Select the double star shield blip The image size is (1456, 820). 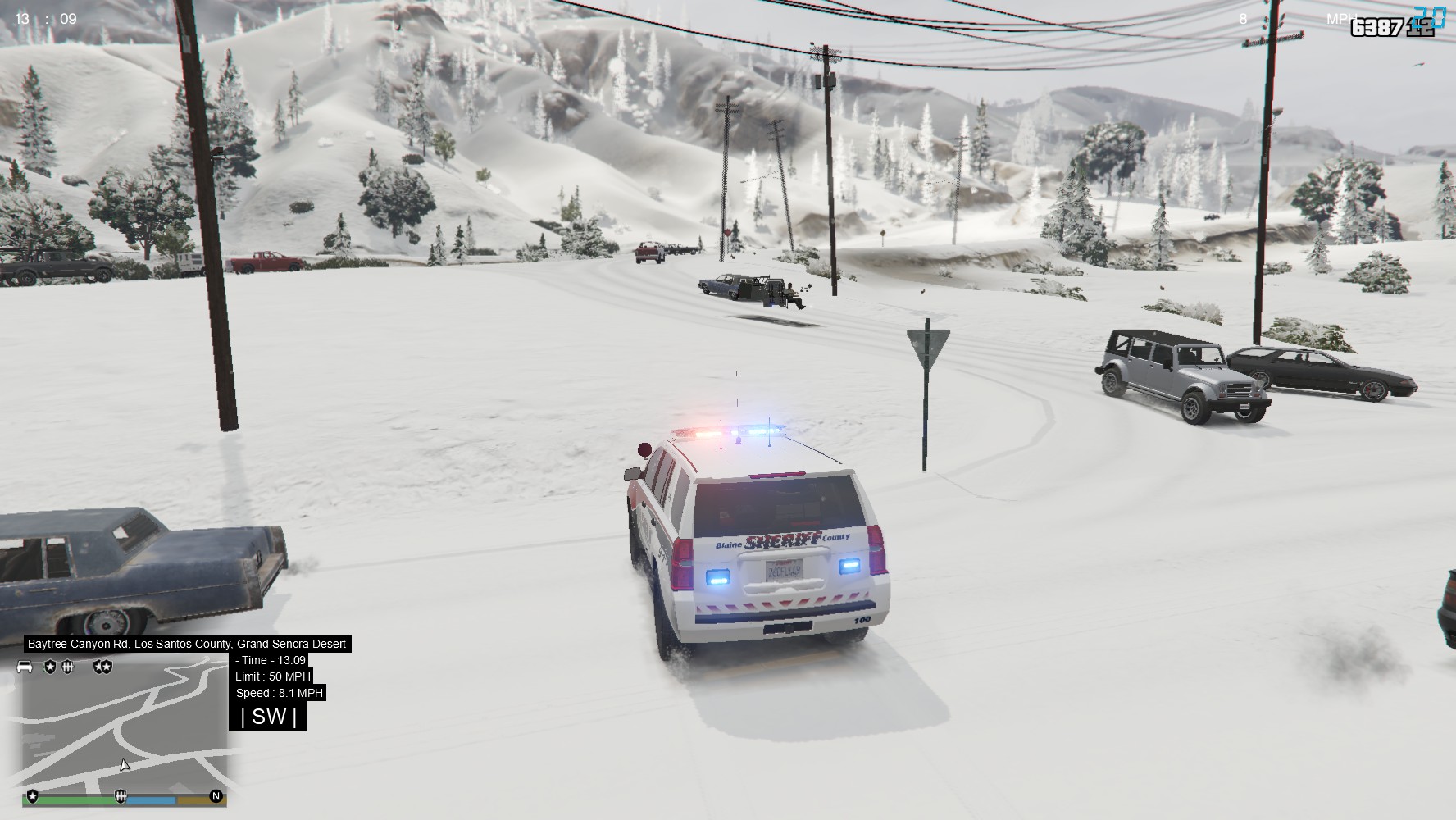pyautogui.click(x=102, y=667)
